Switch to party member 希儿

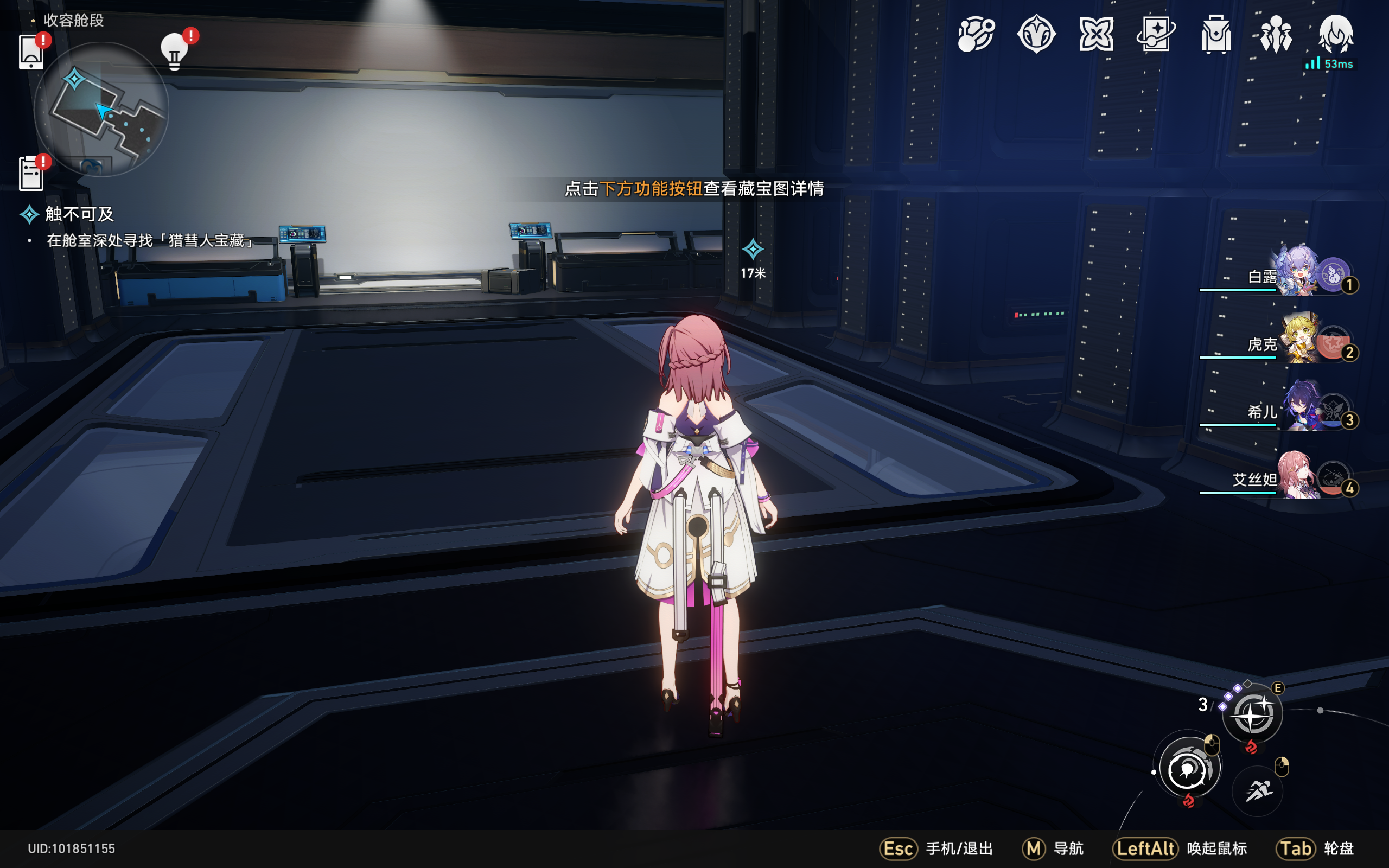tap(1298, 407)
